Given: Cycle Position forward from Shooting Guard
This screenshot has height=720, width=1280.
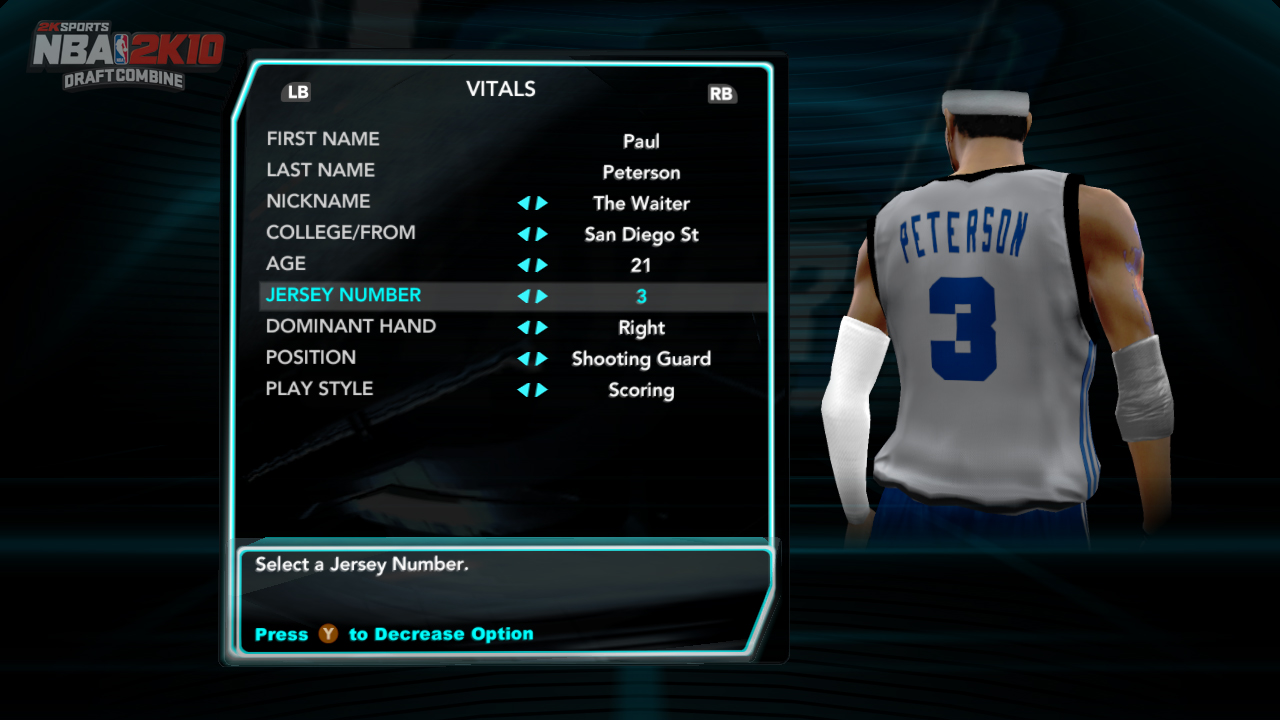Looking at the screenshot, I should 542,359.
